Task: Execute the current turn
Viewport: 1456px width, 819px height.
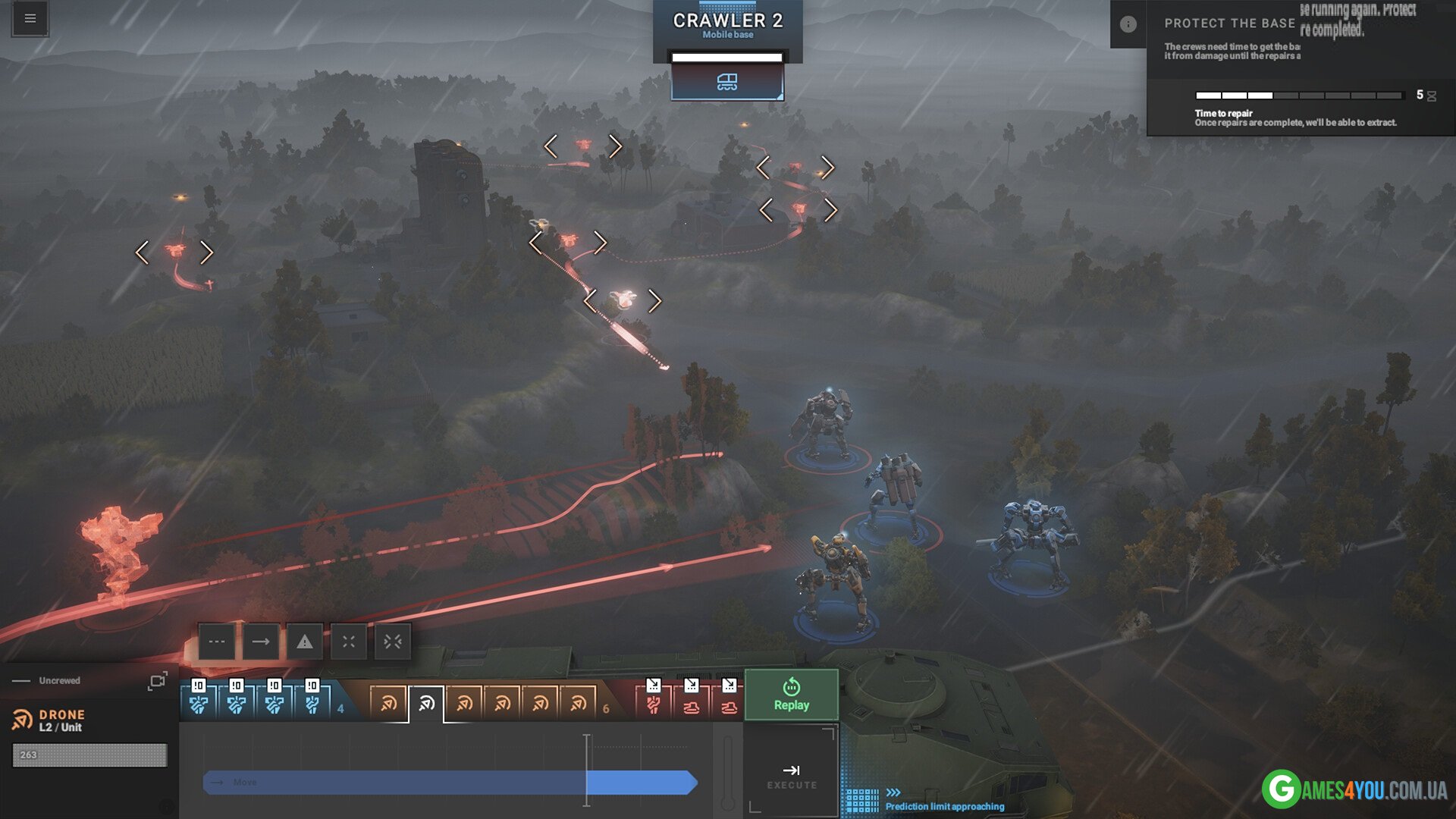Action: point(791,776)
